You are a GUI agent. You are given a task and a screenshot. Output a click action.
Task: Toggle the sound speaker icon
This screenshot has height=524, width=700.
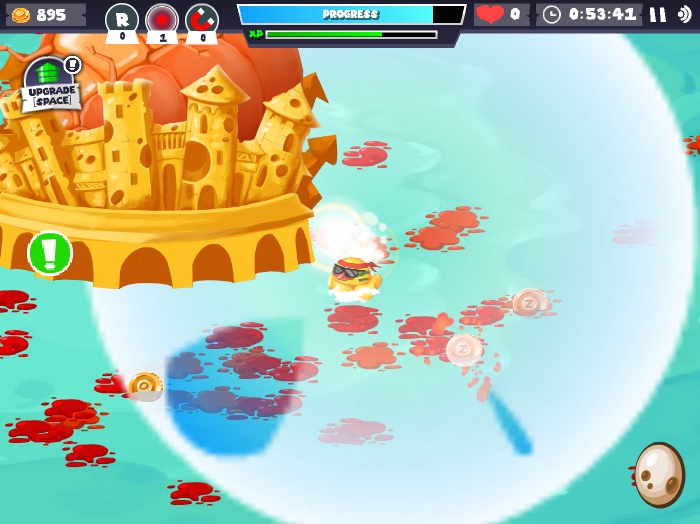[x=684, y=14]
